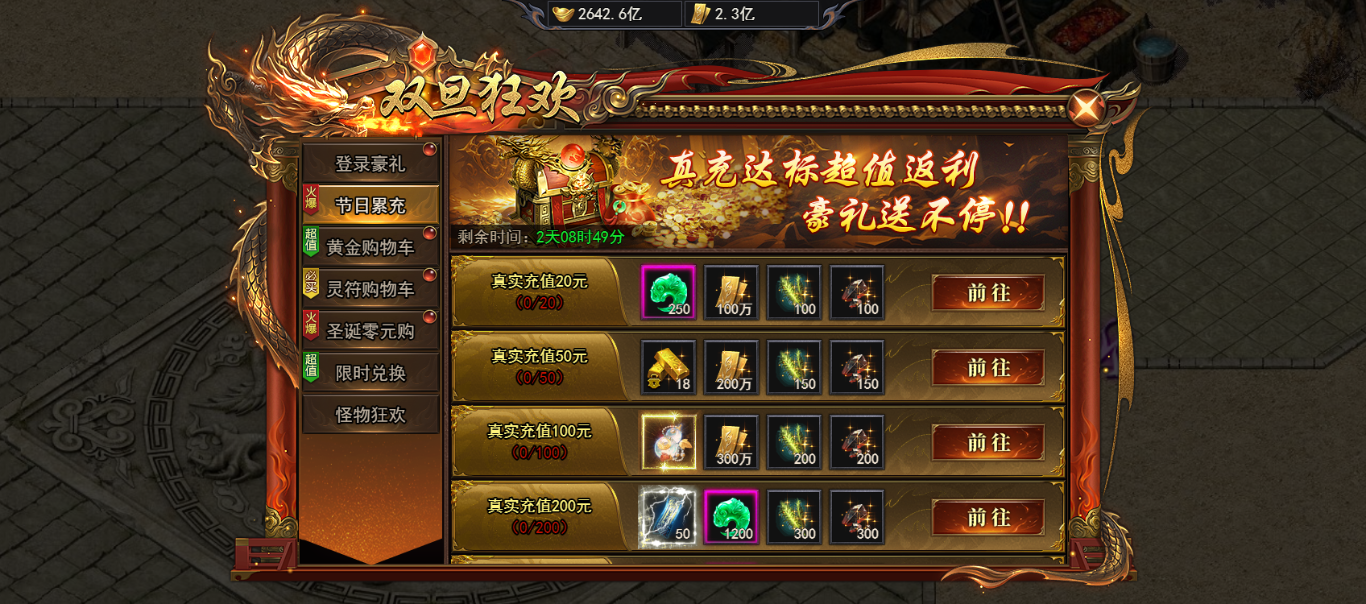Select the 节日累充 tab

pyautogui.click(x=370, y=205)
